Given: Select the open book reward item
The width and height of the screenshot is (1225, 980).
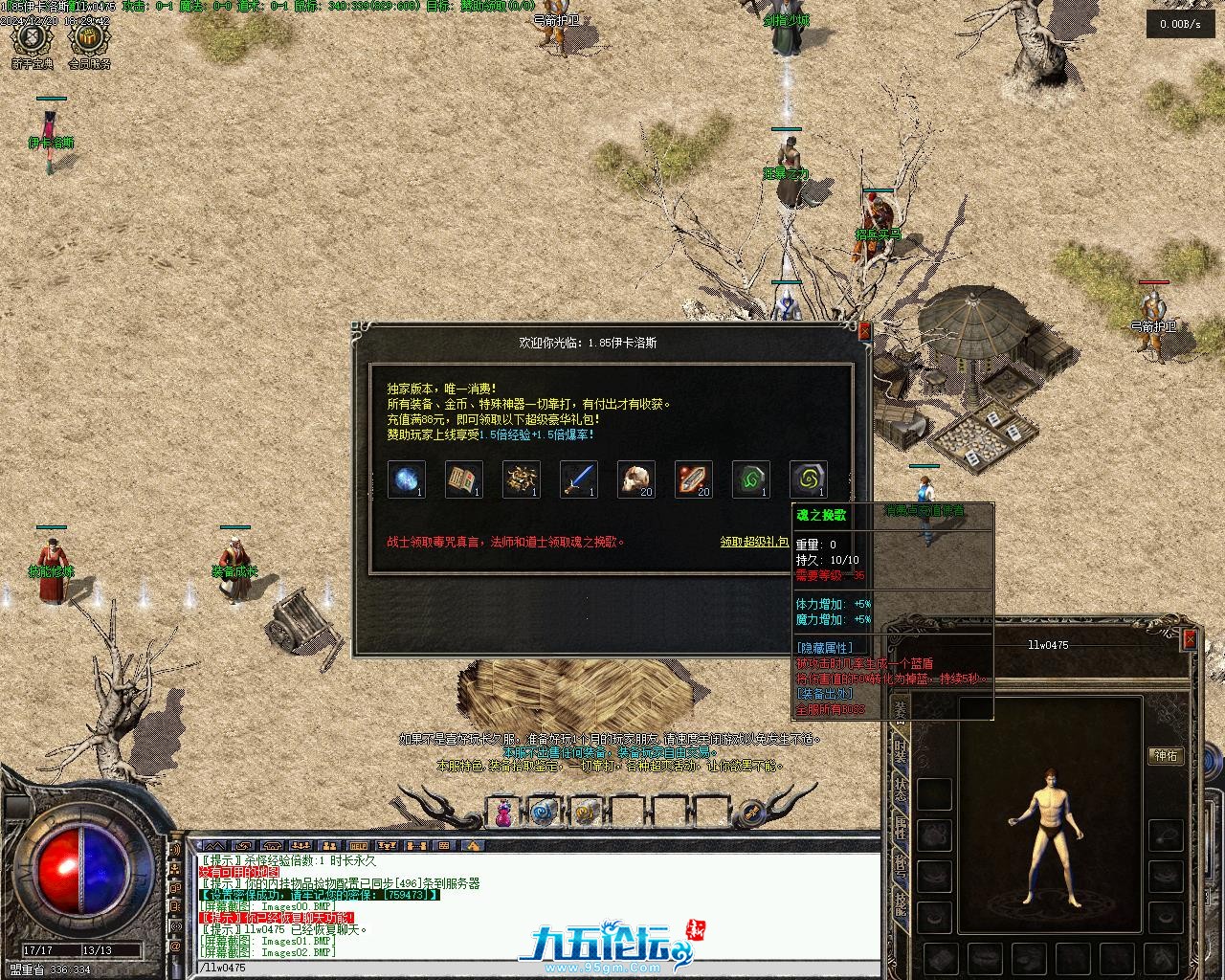Looking at the screenshot, I should tap(463, 479).
